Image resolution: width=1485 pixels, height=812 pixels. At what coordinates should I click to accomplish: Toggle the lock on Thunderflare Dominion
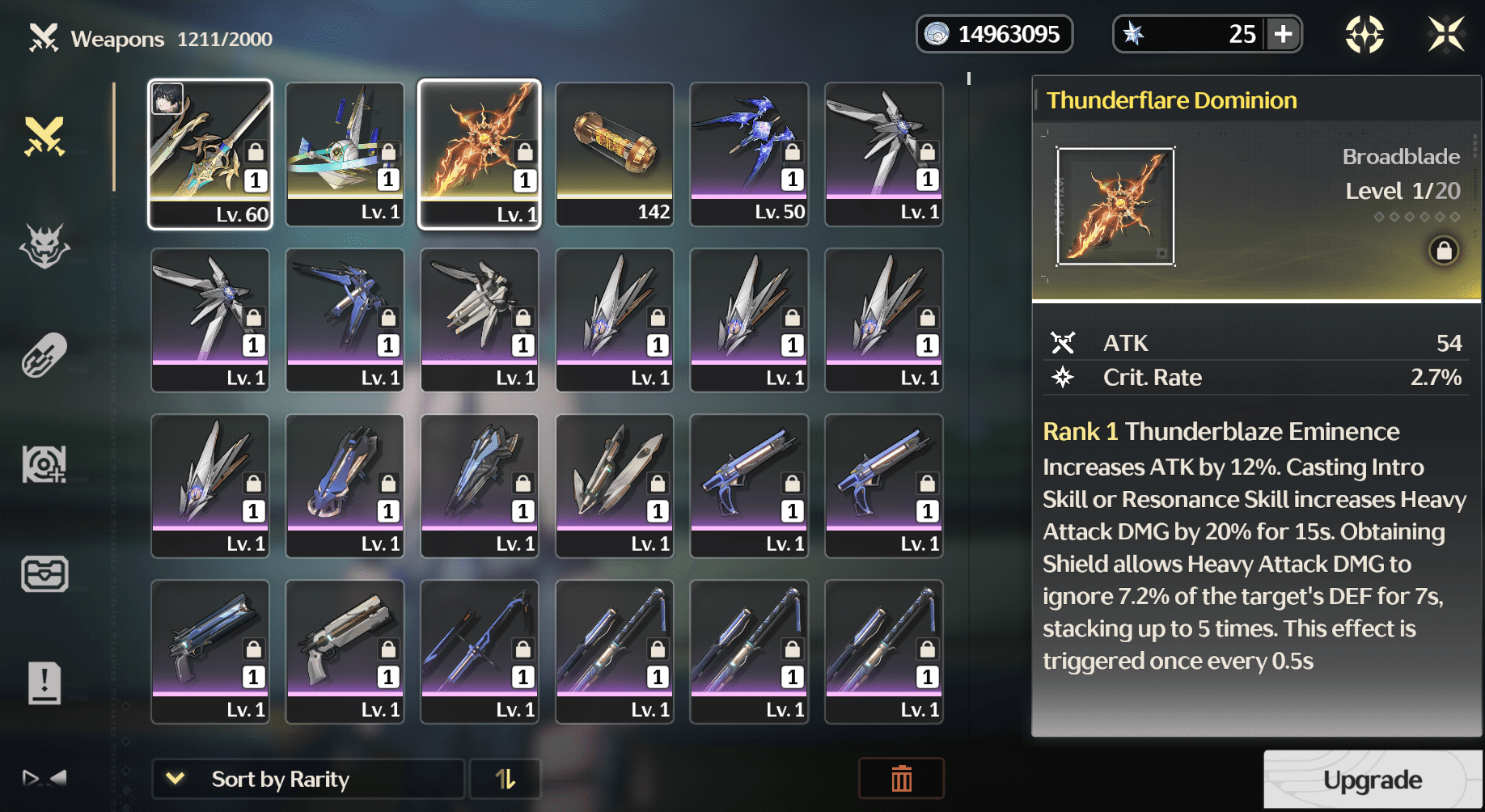1443,251
